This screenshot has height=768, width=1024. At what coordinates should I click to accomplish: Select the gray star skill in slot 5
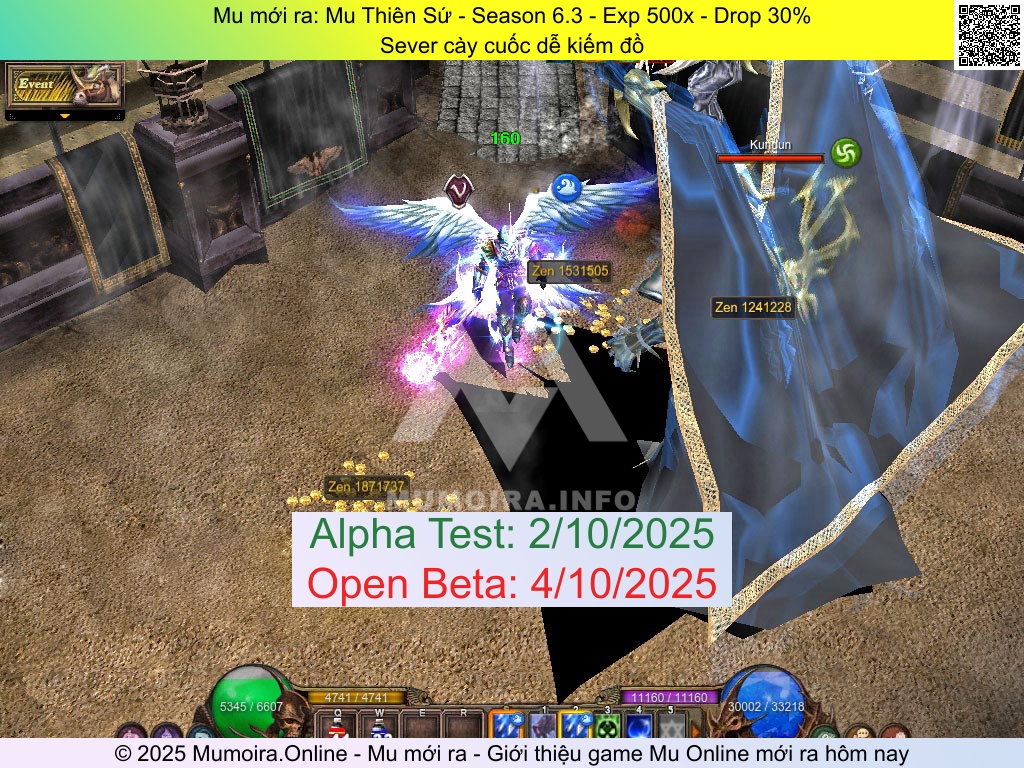(x=671, y=726)
